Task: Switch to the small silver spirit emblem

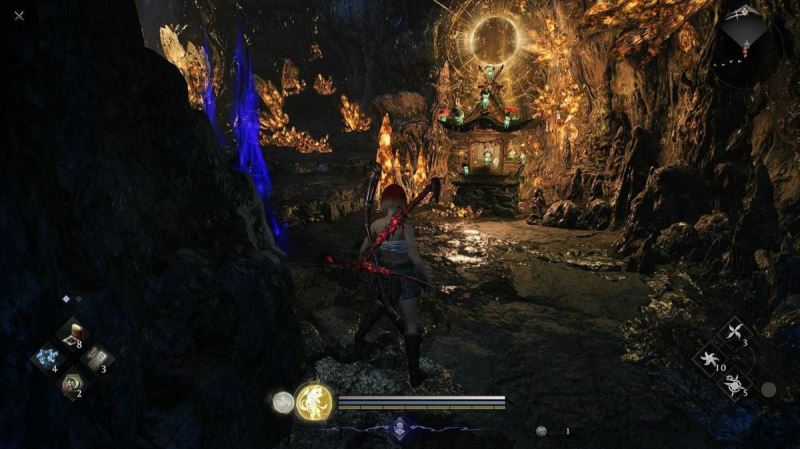Action: coord(283,402)
